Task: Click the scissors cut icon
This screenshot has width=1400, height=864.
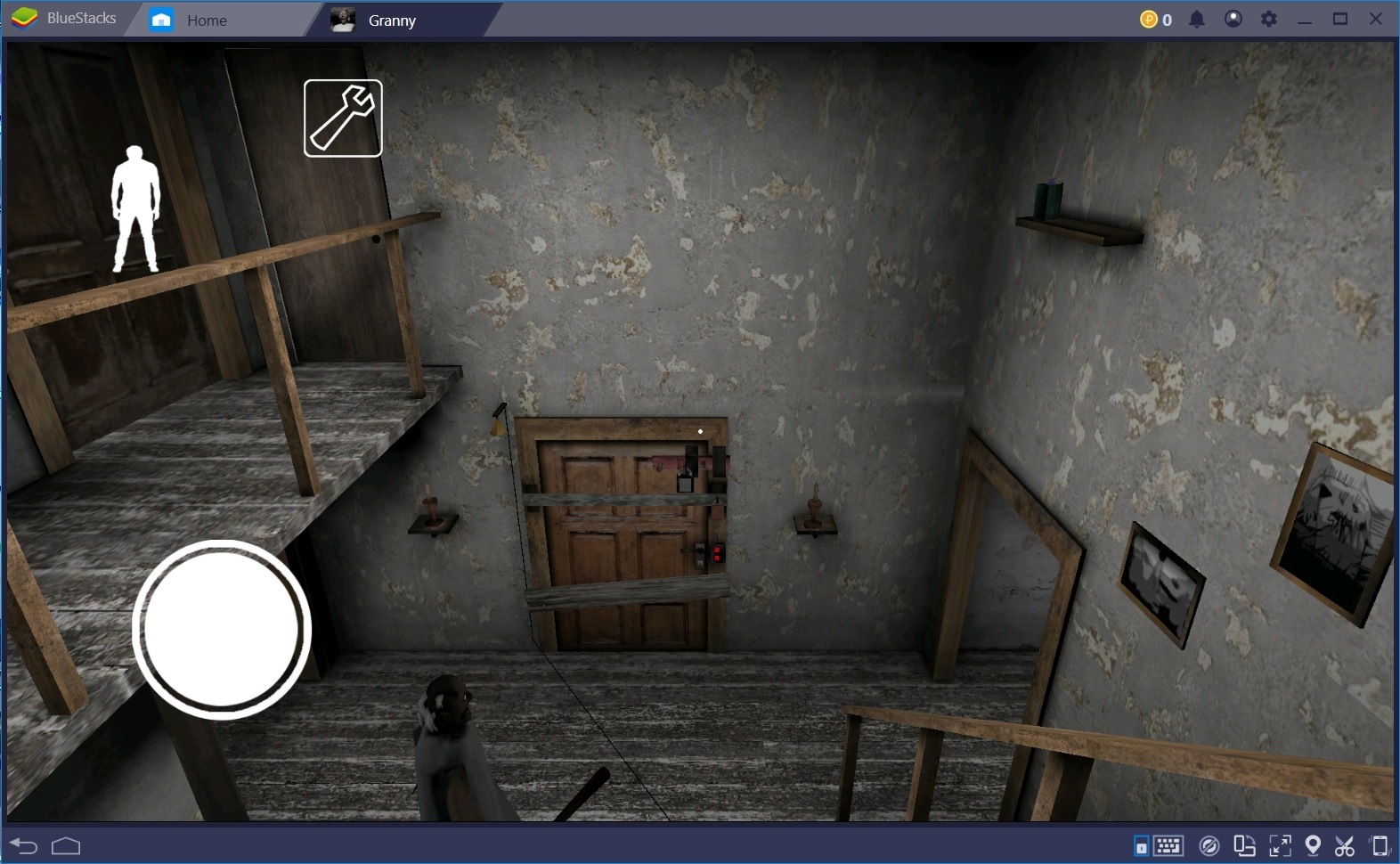Action: click(1347, 844)
